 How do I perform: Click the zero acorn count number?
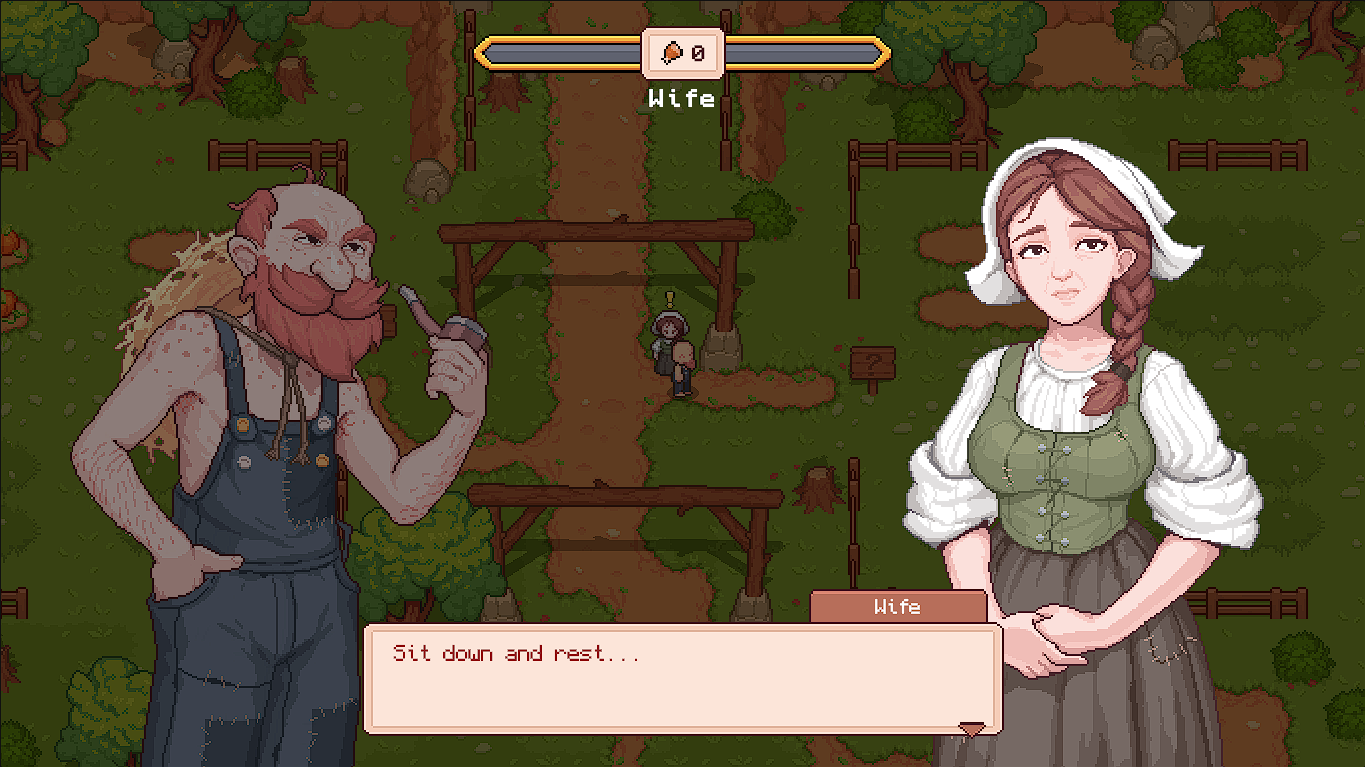tap(698, 54)
